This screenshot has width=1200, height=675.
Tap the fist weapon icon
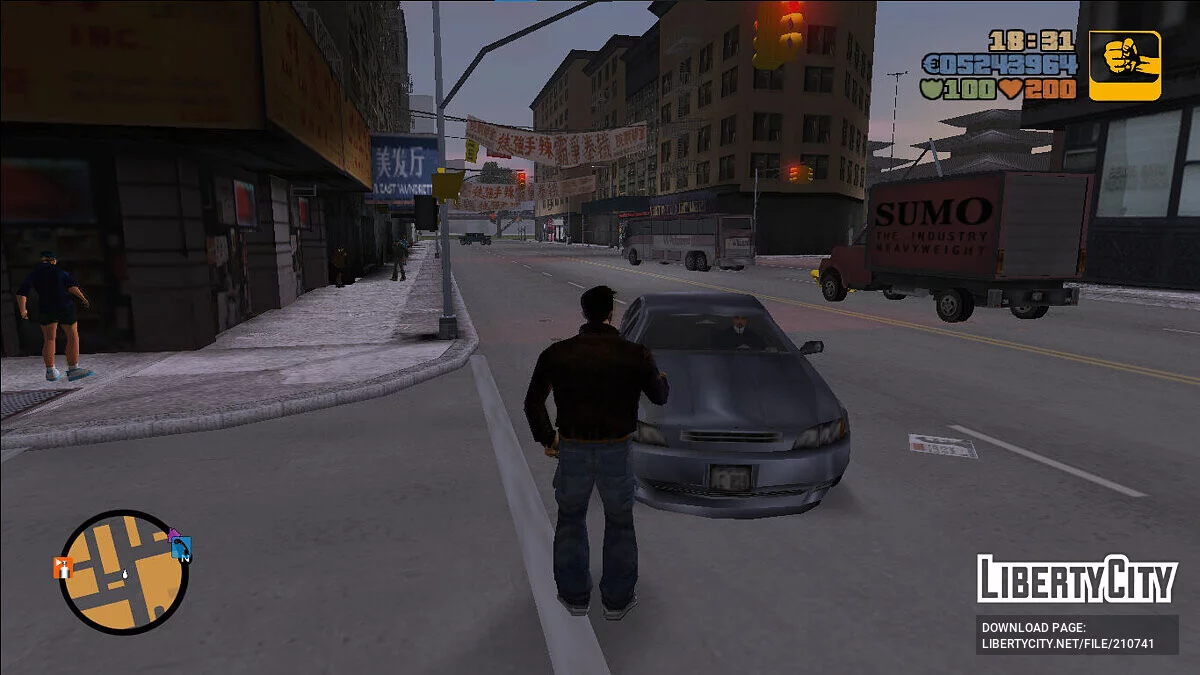1125,65
